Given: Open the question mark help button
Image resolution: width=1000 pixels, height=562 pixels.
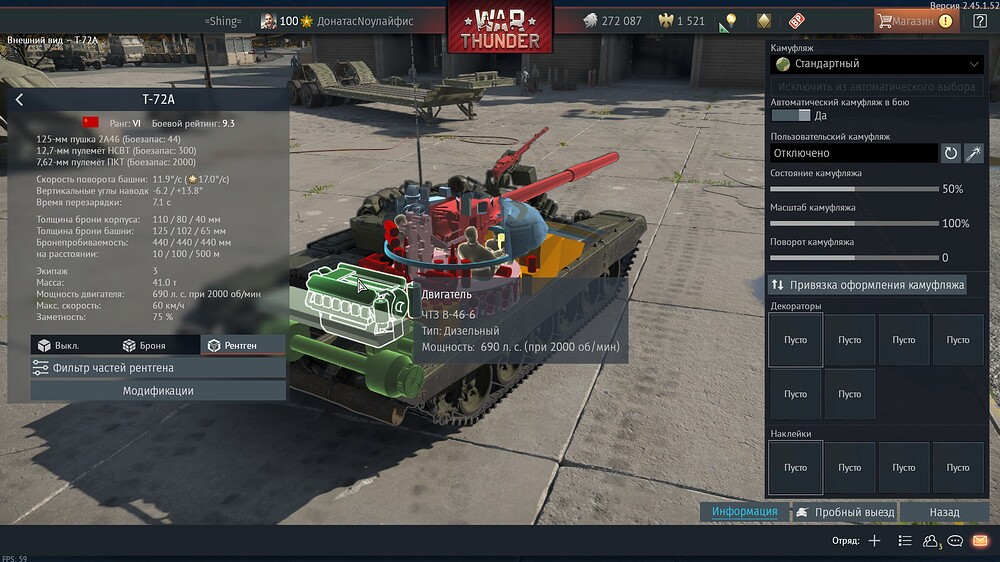Looking at the screenshot, I should pyautogui.click(x=980, y=20).
